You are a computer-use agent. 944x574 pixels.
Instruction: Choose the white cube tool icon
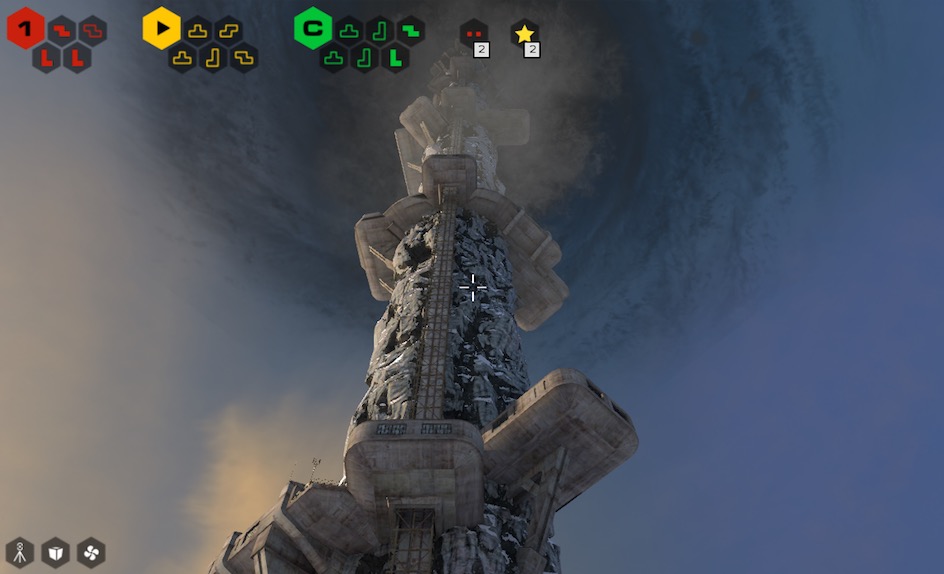pyautogui.click(x=55, y=552)
